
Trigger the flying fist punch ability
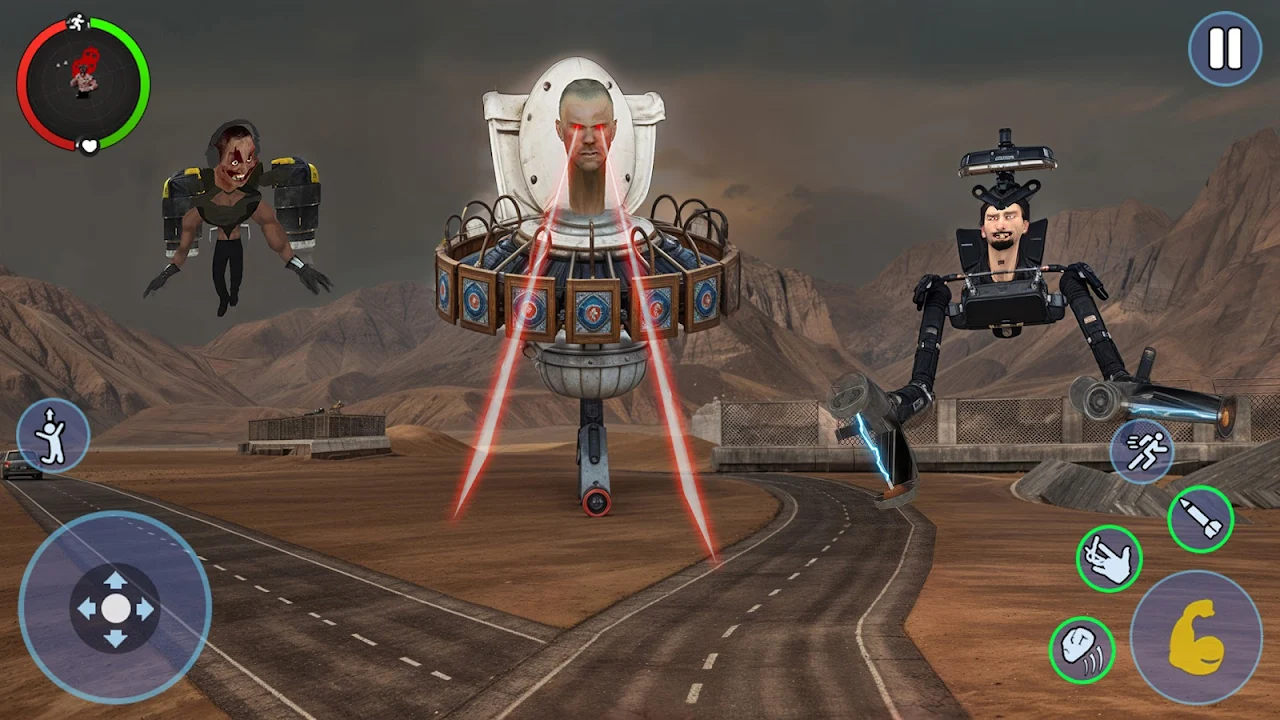click(x=1082, y=650)
